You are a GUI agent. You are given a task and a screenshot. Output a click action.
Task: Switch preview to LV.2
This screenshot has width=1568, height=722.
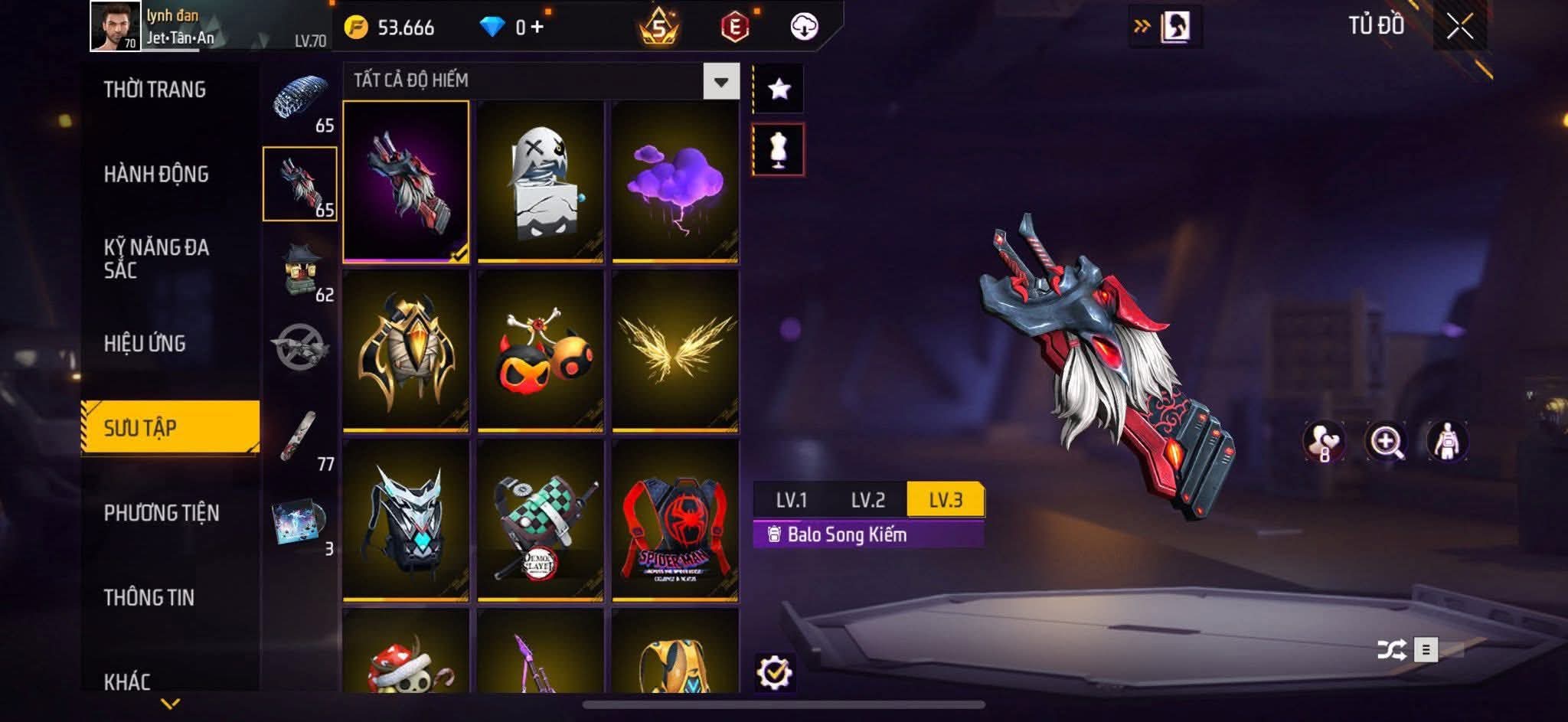click(x=867, y=500)
